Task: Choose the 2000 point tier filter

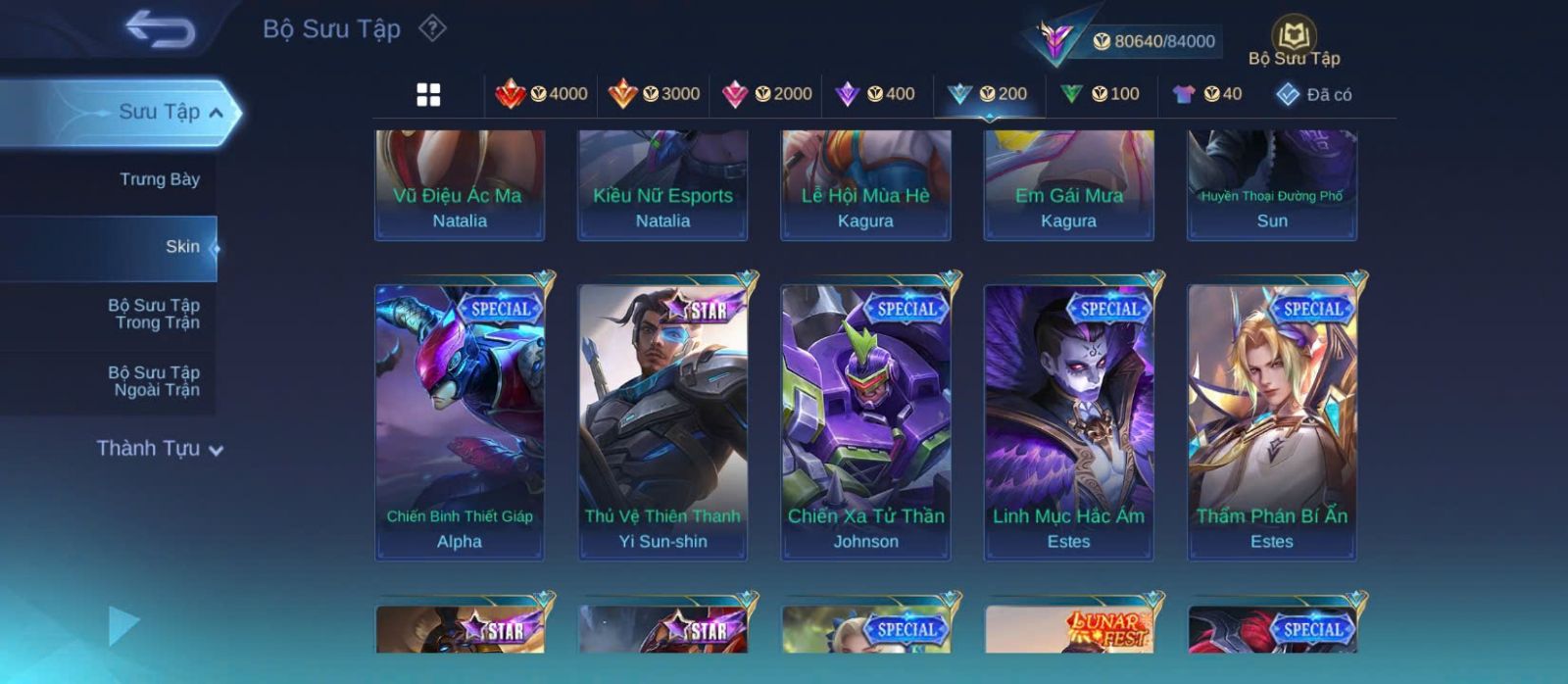Action: (766, 94)
